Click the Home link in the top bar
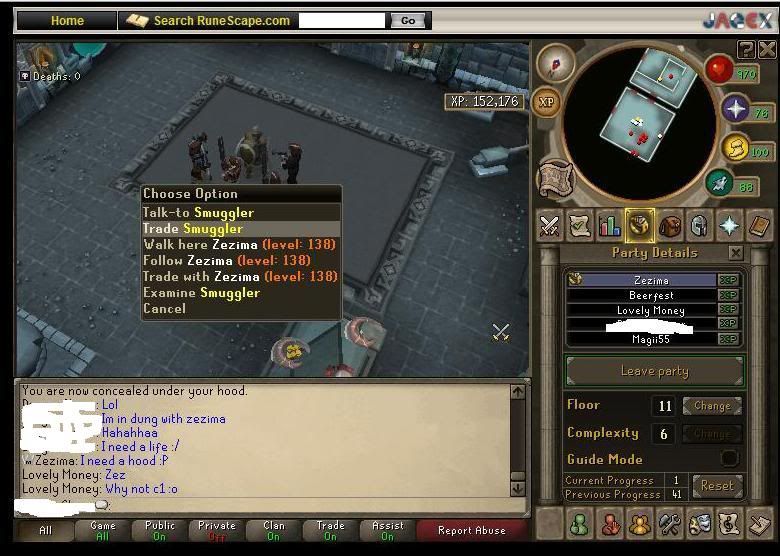 67,20
